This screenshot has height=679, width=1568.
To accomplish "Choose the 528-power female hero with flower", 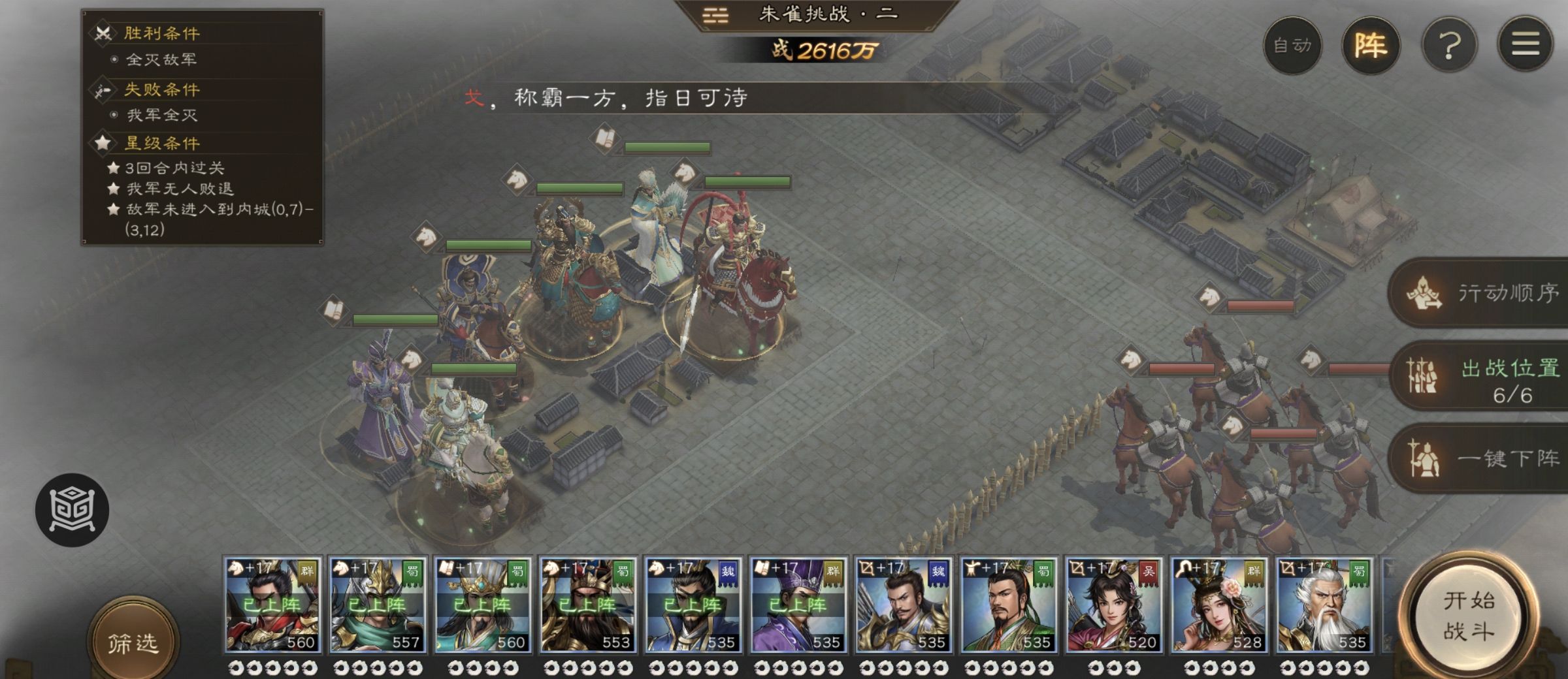I will pyautogui.click(x=1219, y=605).
